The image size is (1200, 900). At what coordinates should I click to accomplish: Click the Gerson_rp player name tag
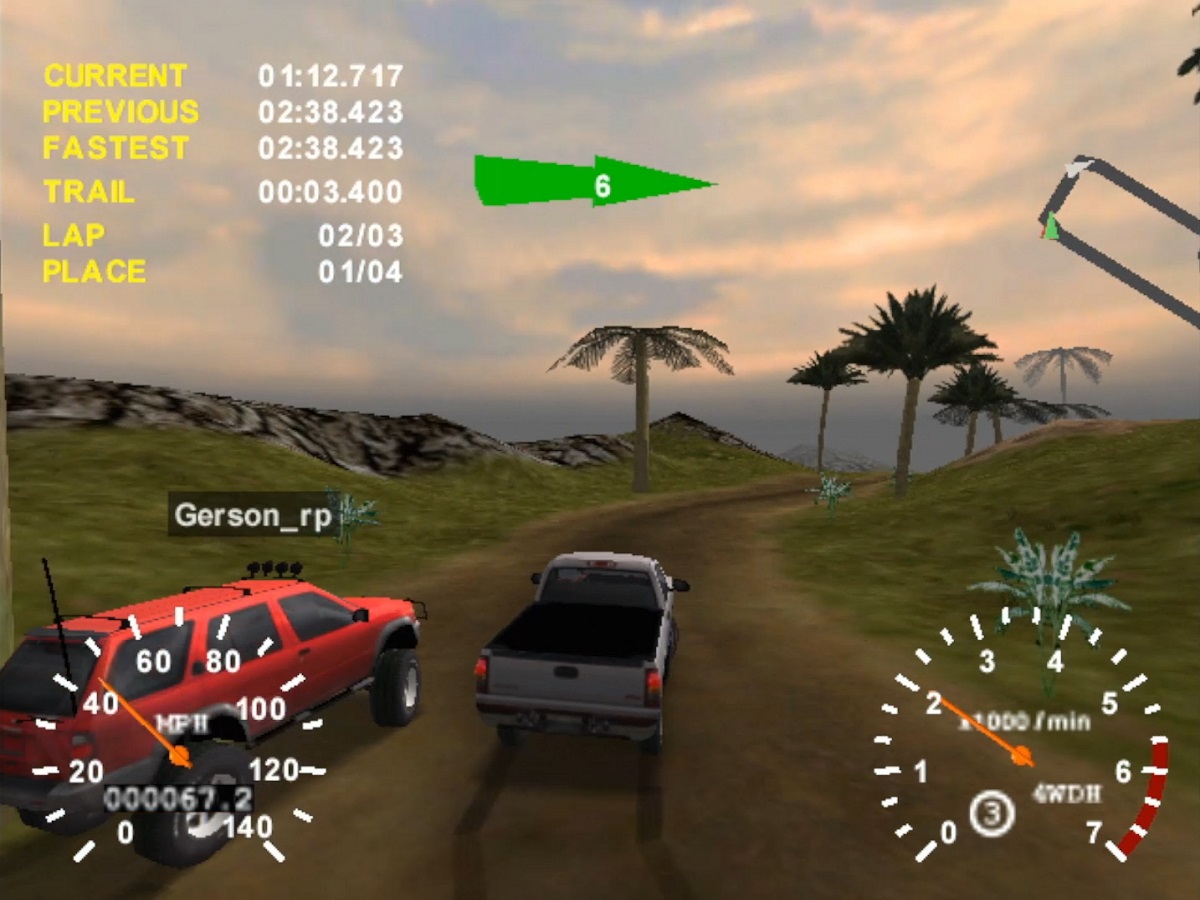tap(251, 515)
